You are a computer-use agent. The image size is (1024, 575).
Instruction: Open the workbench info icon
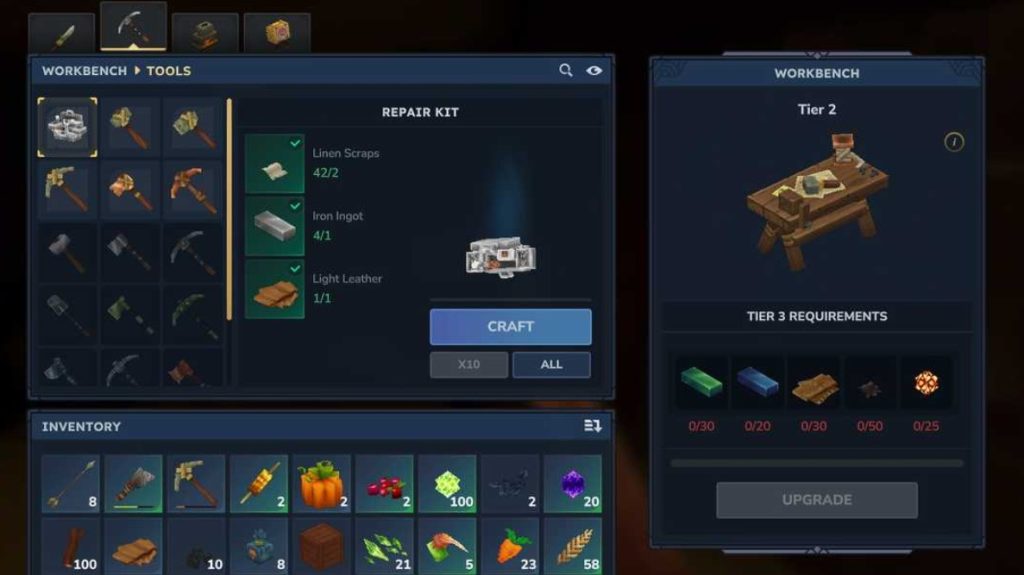click(953, 142)
